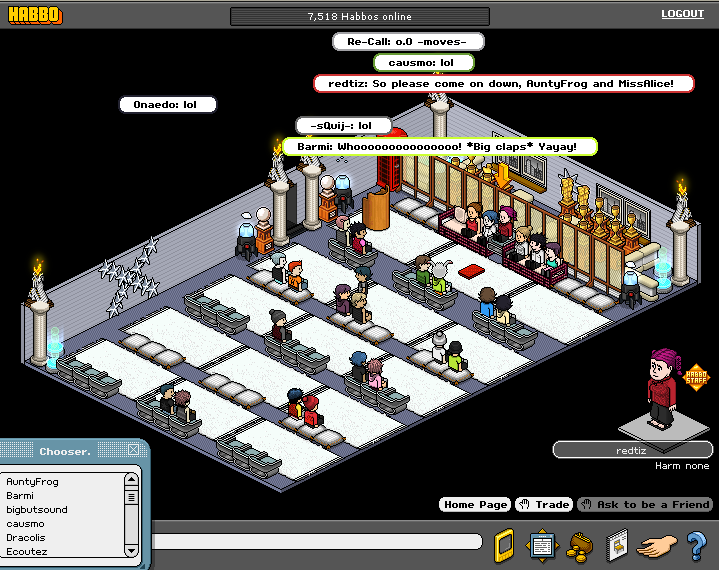
Task: Open the hand inventory icon
Action: click(656, 545)
